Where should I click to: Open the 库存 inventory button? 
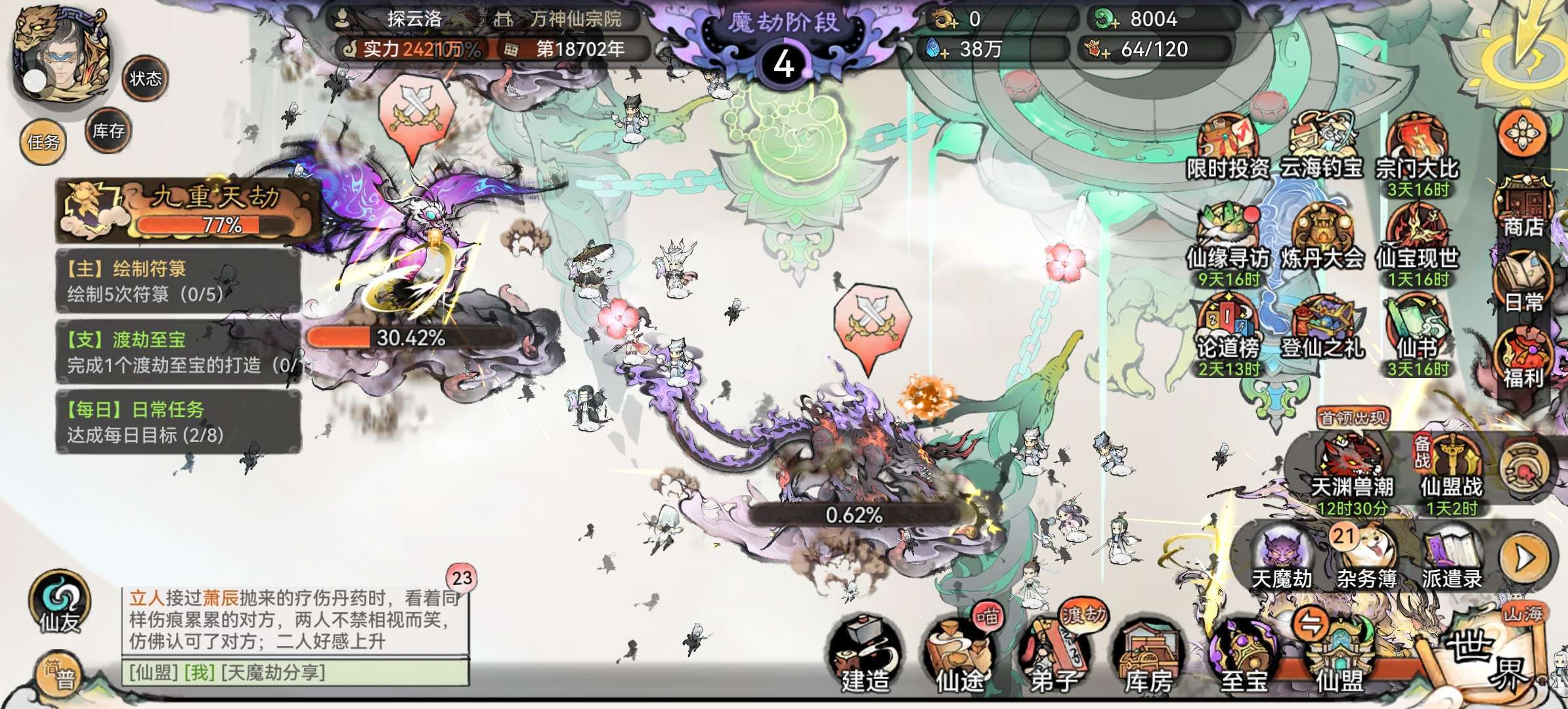point(108,131)
